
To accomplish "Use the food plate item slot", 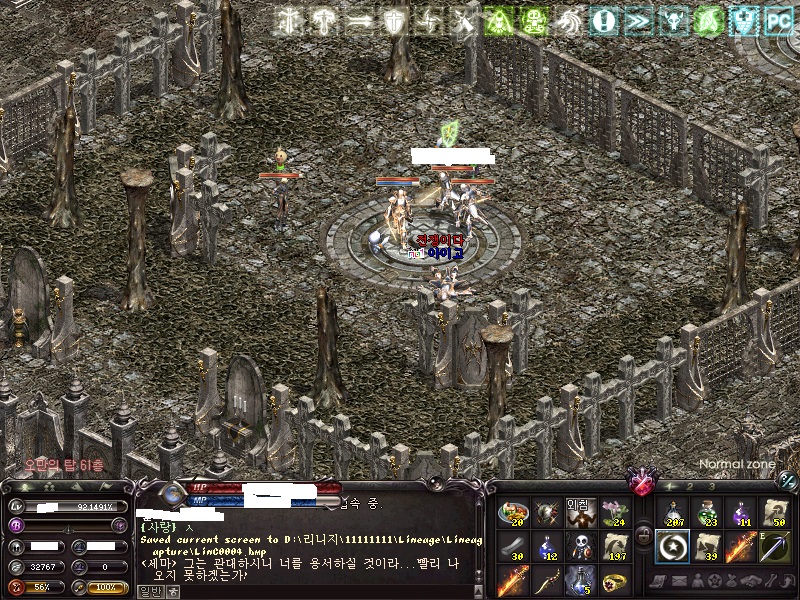I will (512, 514).
